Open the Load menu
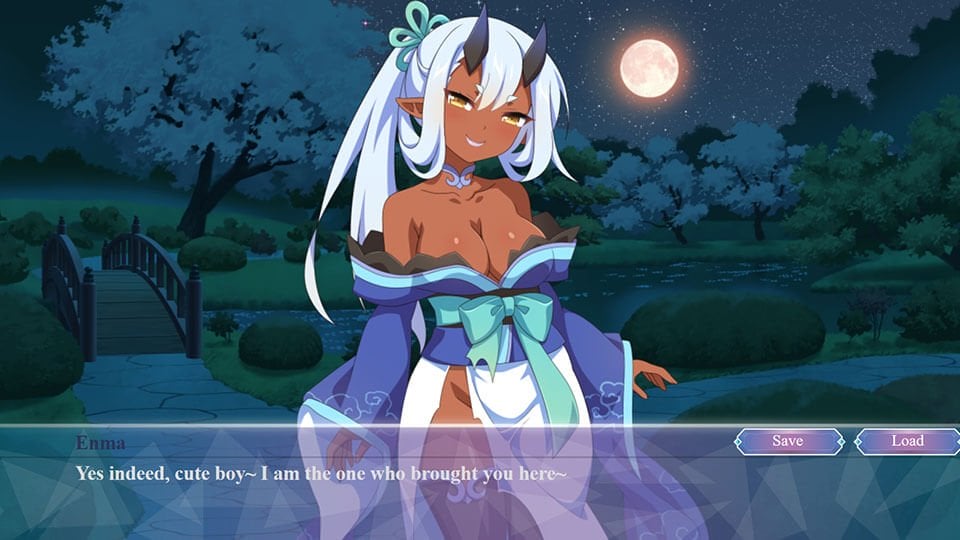The image size is (960, 540). pyautogui.click(x=907, y=441)
